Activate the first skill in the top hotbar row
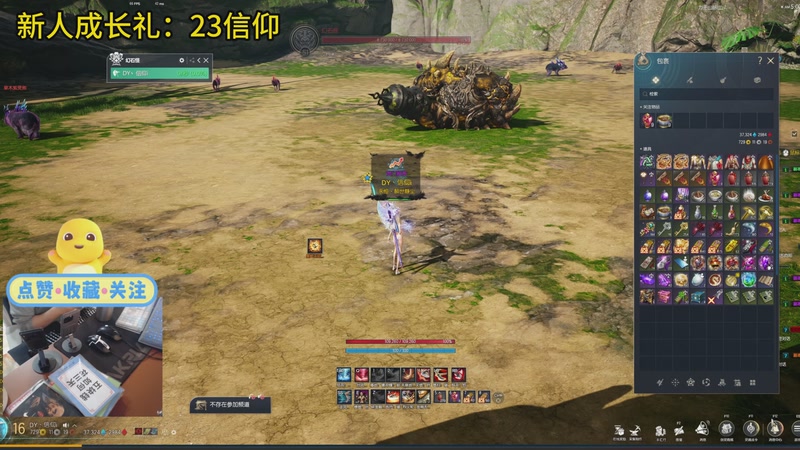 click(x=344, y=375)
